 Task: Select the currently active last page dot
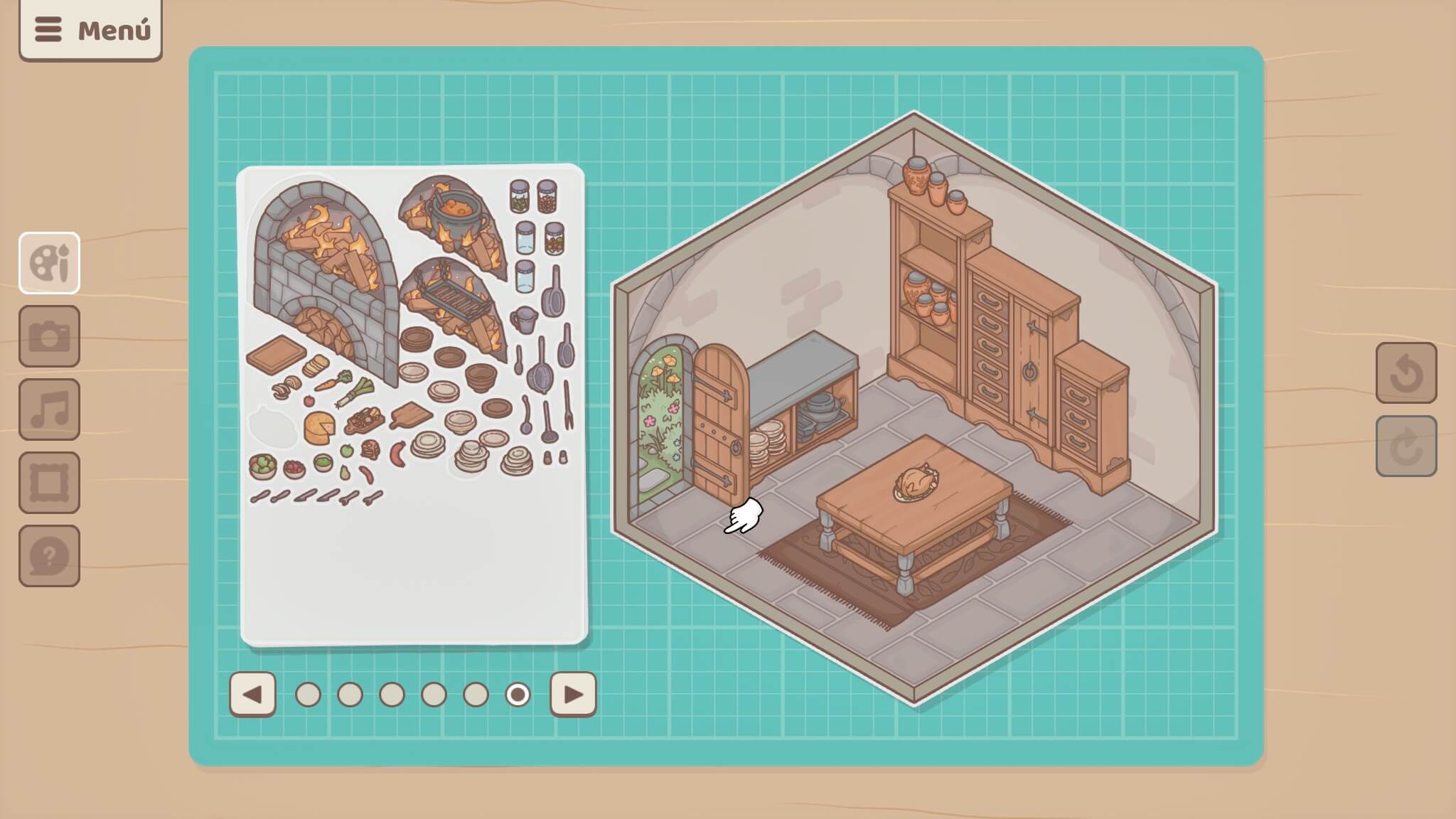[518, 695]
